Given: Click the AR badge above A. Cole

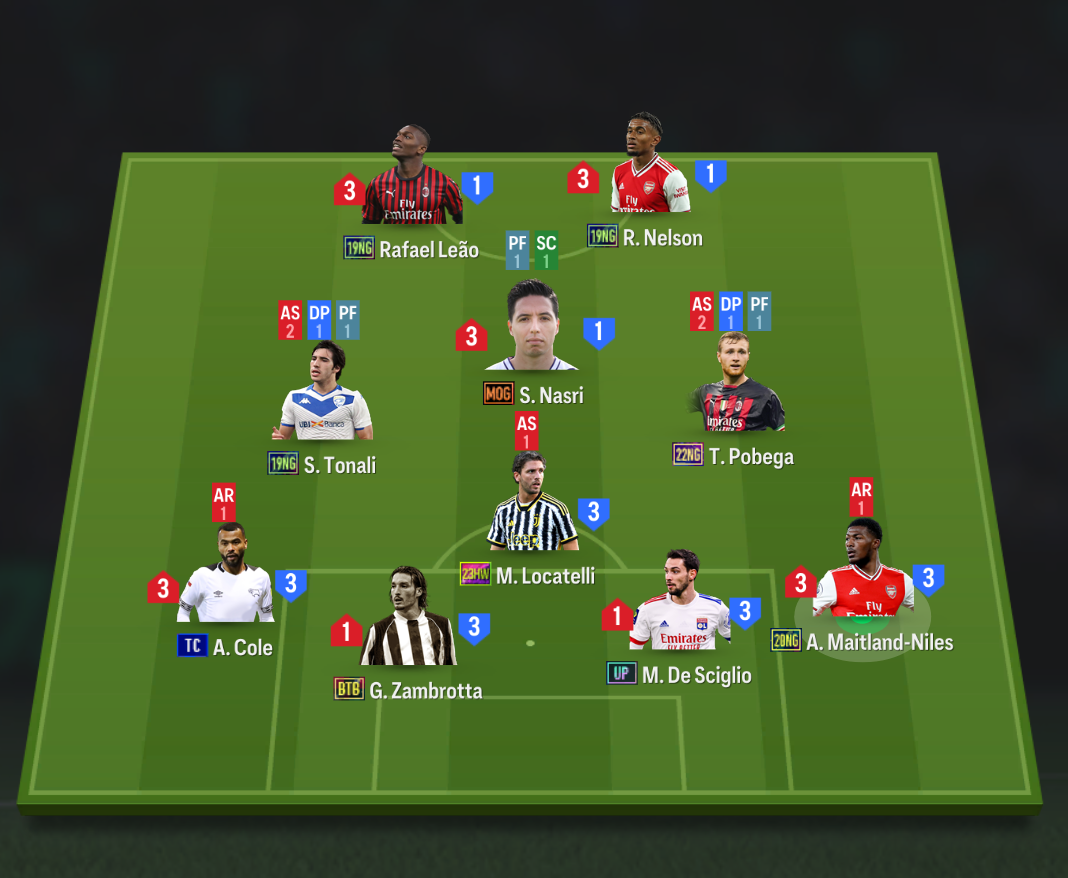Looking at the screenshot, I should point(224,502).
